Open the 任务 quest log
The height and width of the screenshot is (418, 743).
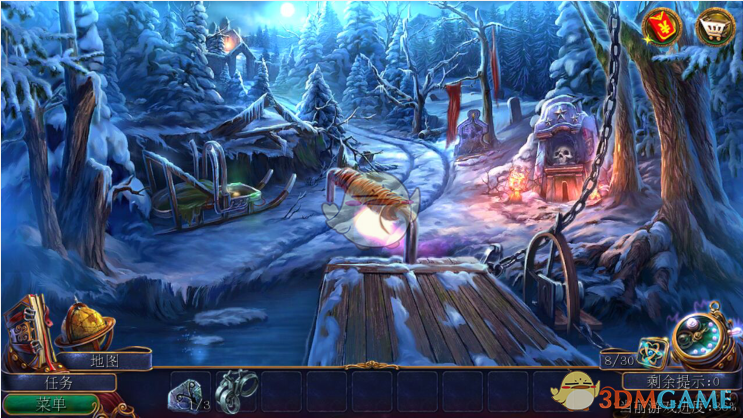pyautogui.click(x=57, y=381)
